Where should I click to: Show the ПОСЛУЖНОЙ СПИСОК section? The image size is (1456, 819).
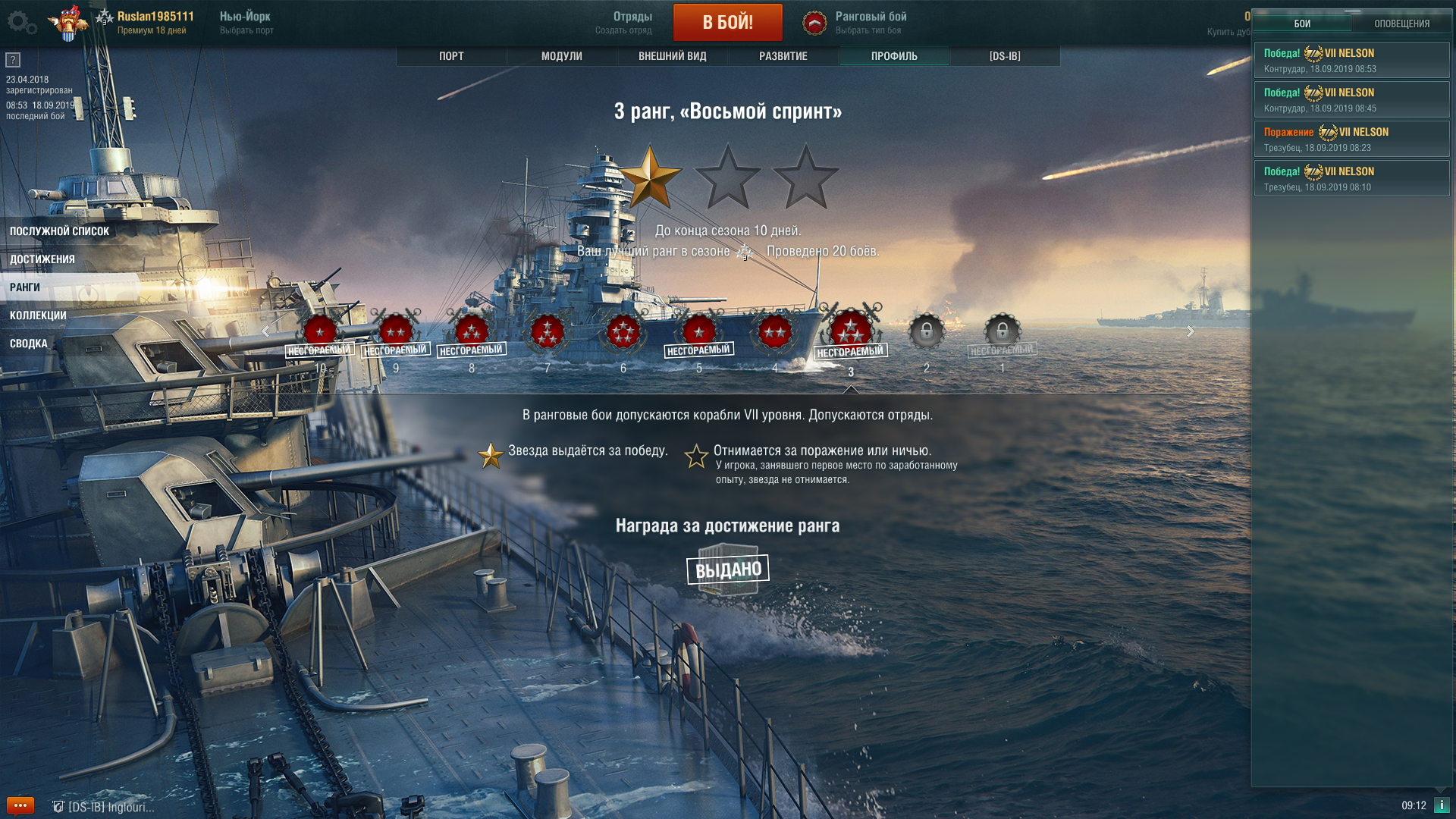click(60, 231)
